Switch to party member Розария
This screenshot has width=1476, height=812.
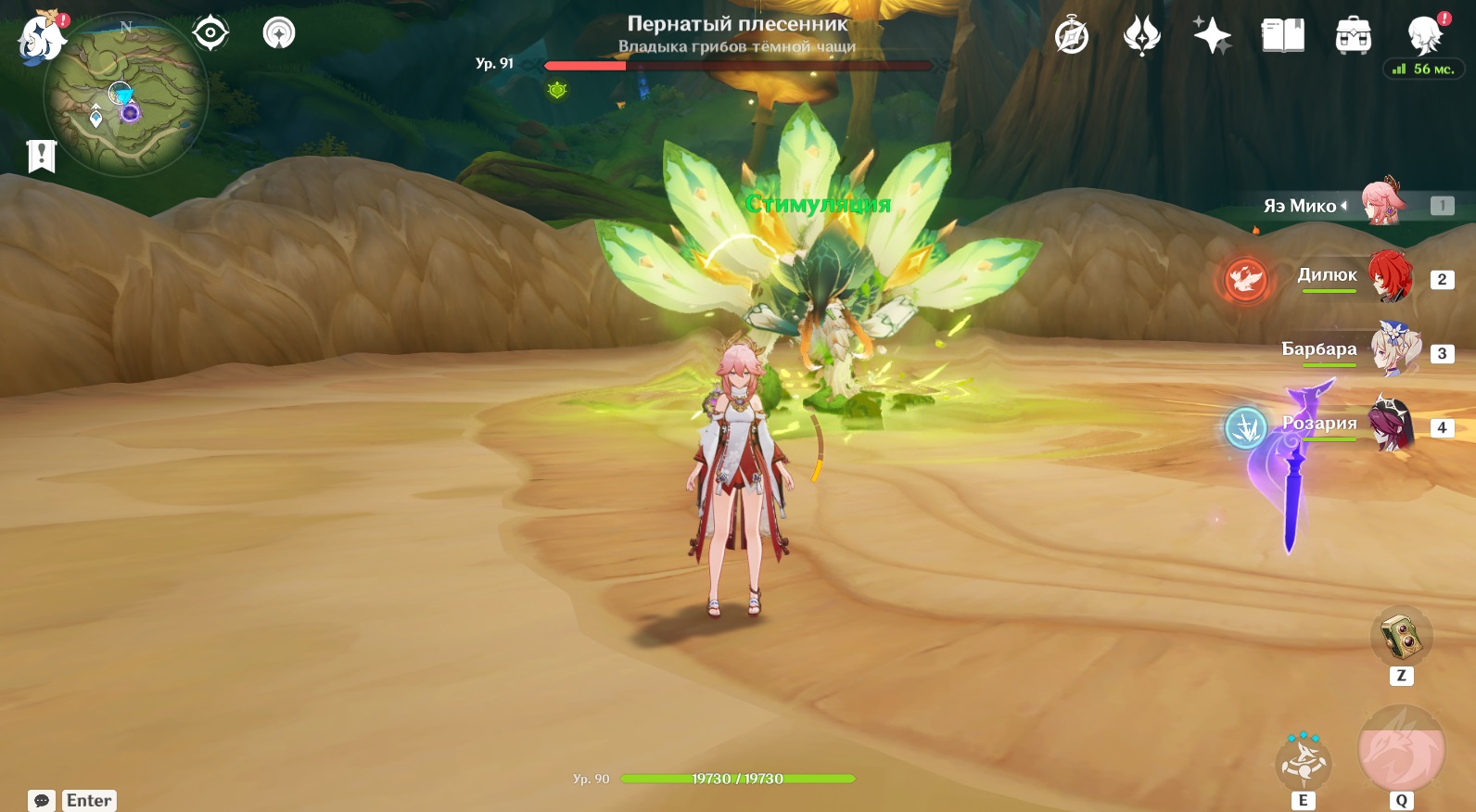(x=1389, y=425)
